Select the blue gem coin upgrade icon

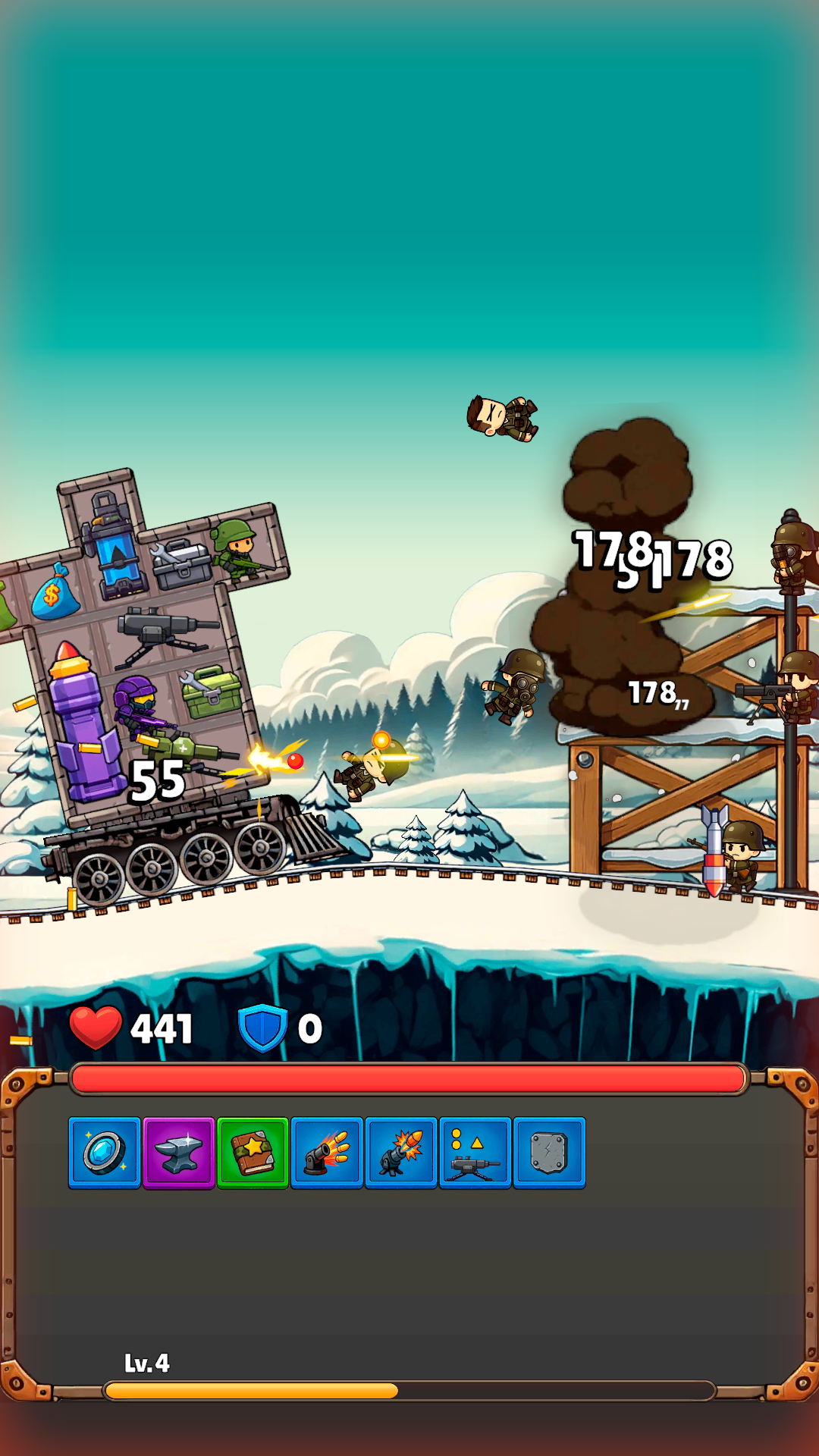point(105,1153)
